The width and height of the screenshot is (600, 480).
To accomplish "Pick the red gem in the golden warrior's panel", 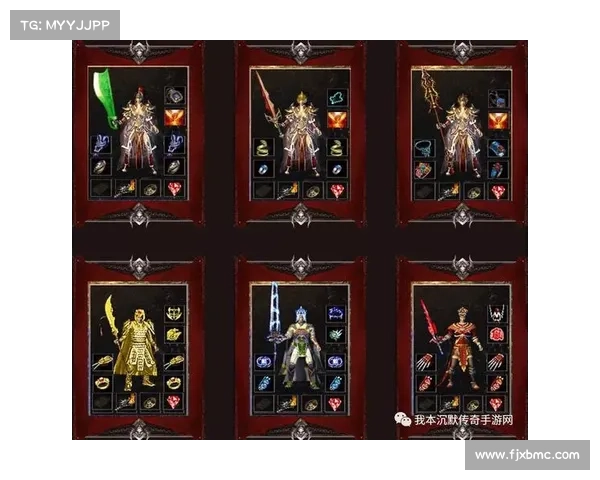I will click(175, 403).
